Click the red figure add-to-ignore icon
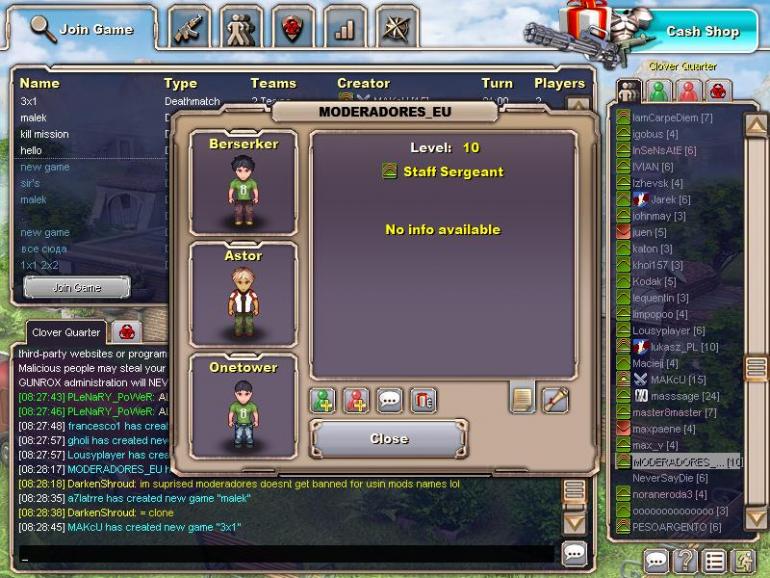The height and width of the screenshot is (578, 770). tap(356, 400)
